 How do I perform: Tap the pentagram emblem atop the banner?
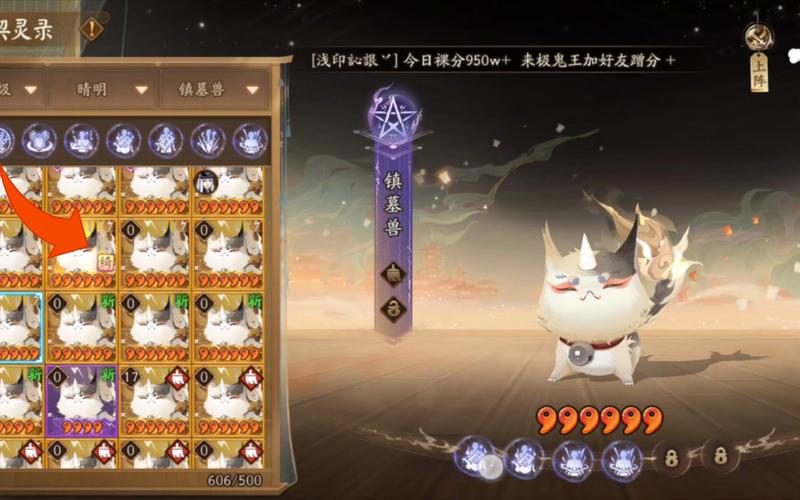pos(393,118)
